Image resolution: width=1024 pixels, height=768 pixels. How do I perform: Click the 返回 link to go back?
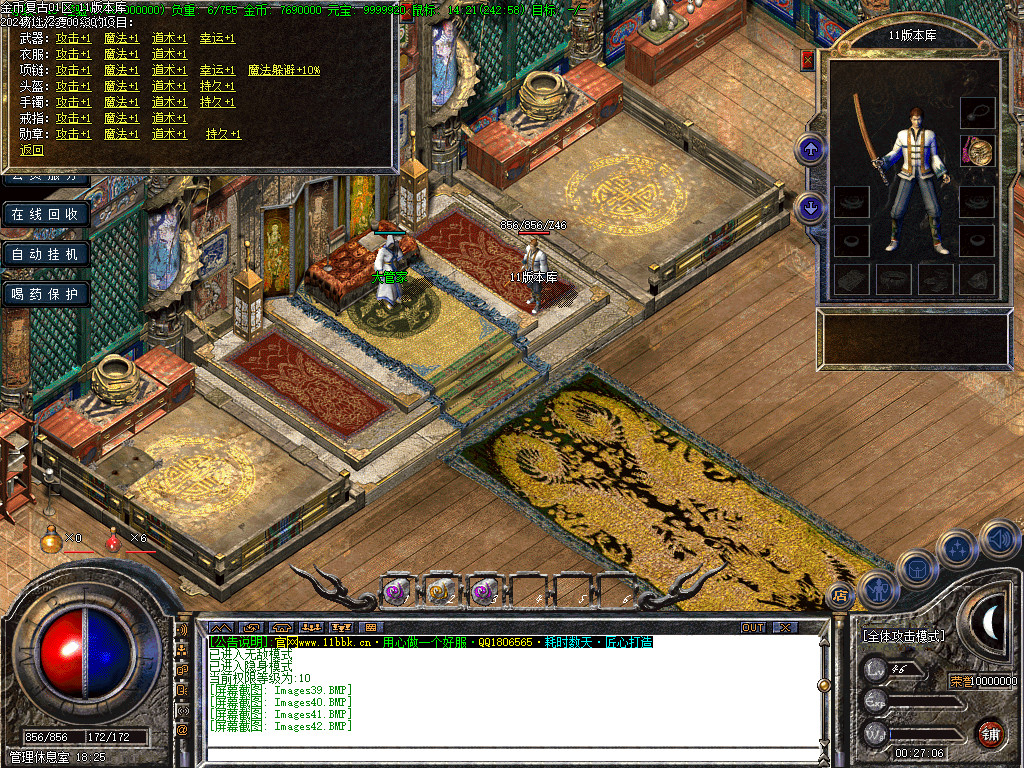pos(32,151)
